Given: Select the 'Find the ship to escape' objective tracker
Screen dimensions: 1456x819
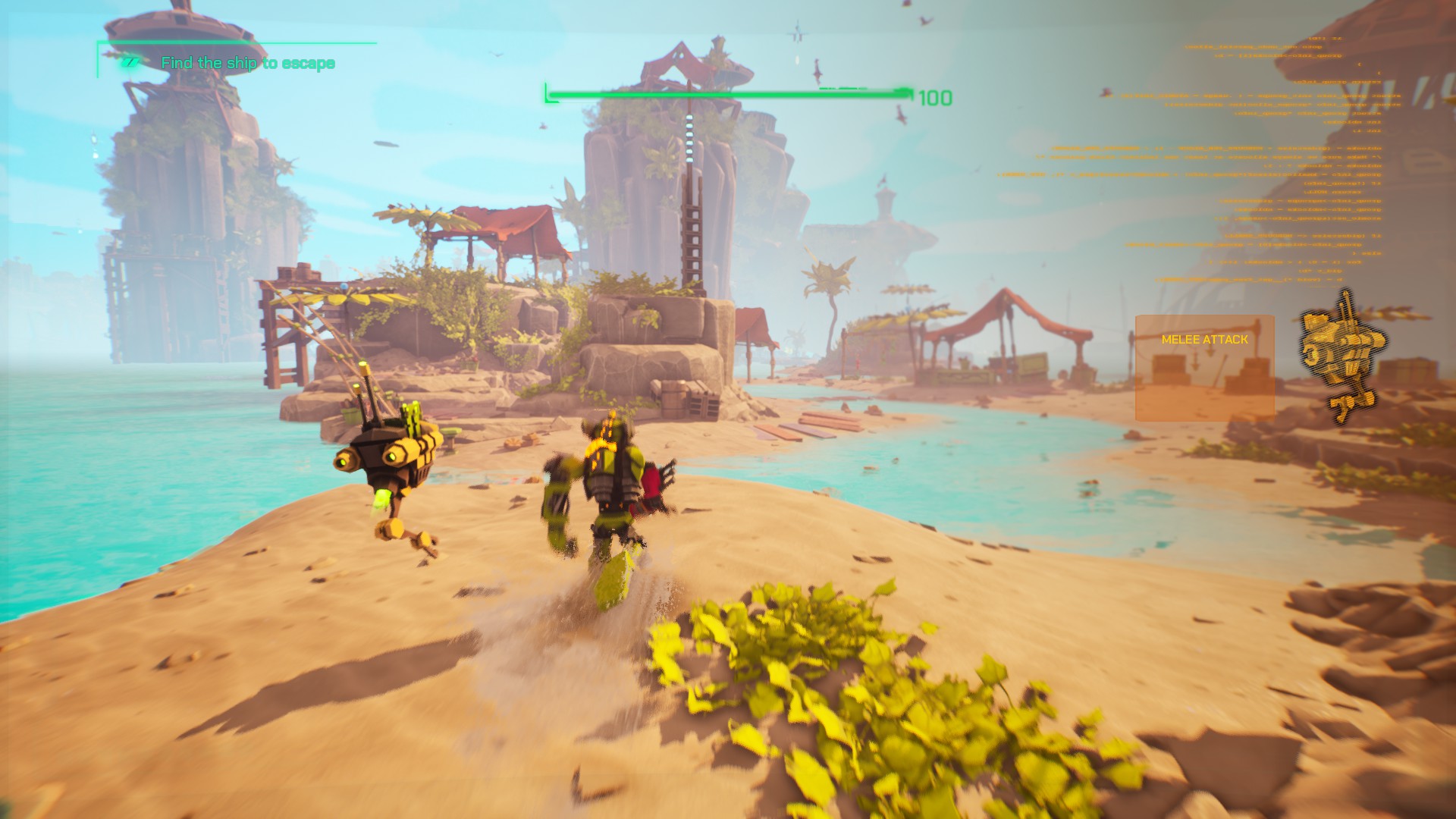Looking at the screenshot, I should click(247, 63).
